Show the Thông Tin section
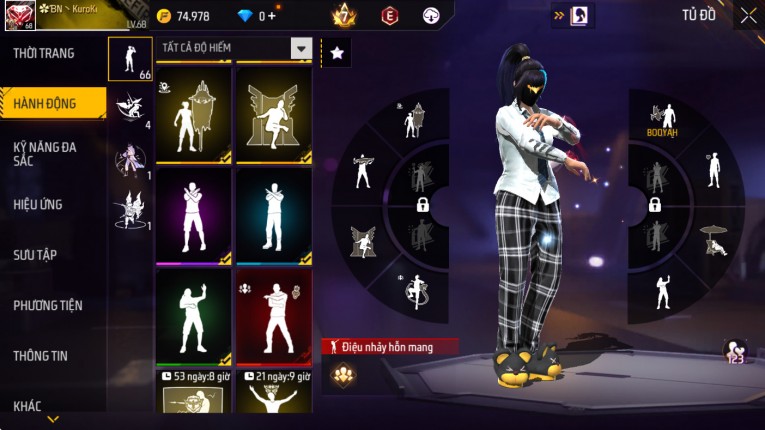 pyautogui.click(x=40, y=355)
